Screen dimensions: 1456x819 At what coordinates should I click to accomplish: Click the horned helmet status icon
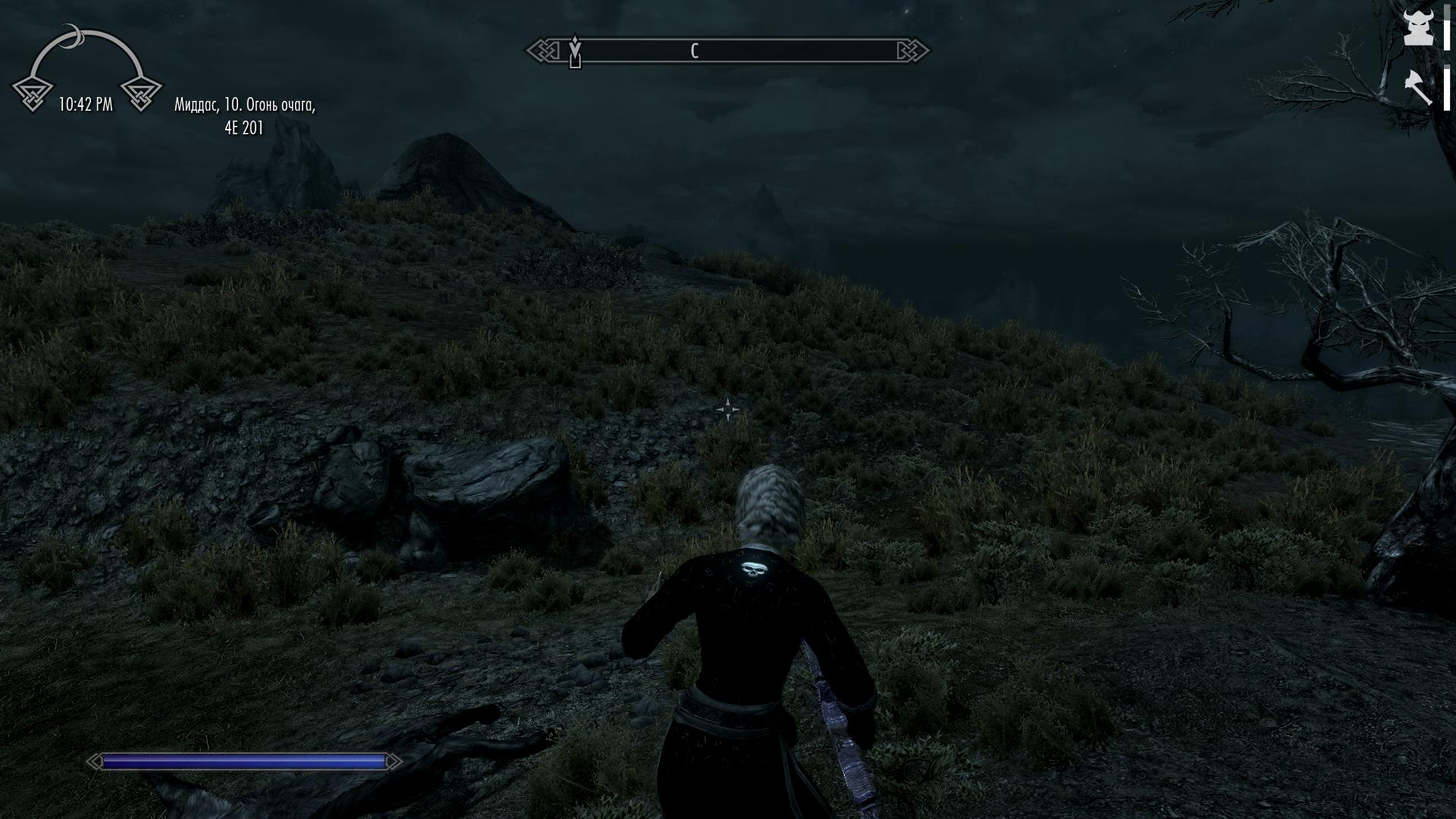coord(1417,29)
